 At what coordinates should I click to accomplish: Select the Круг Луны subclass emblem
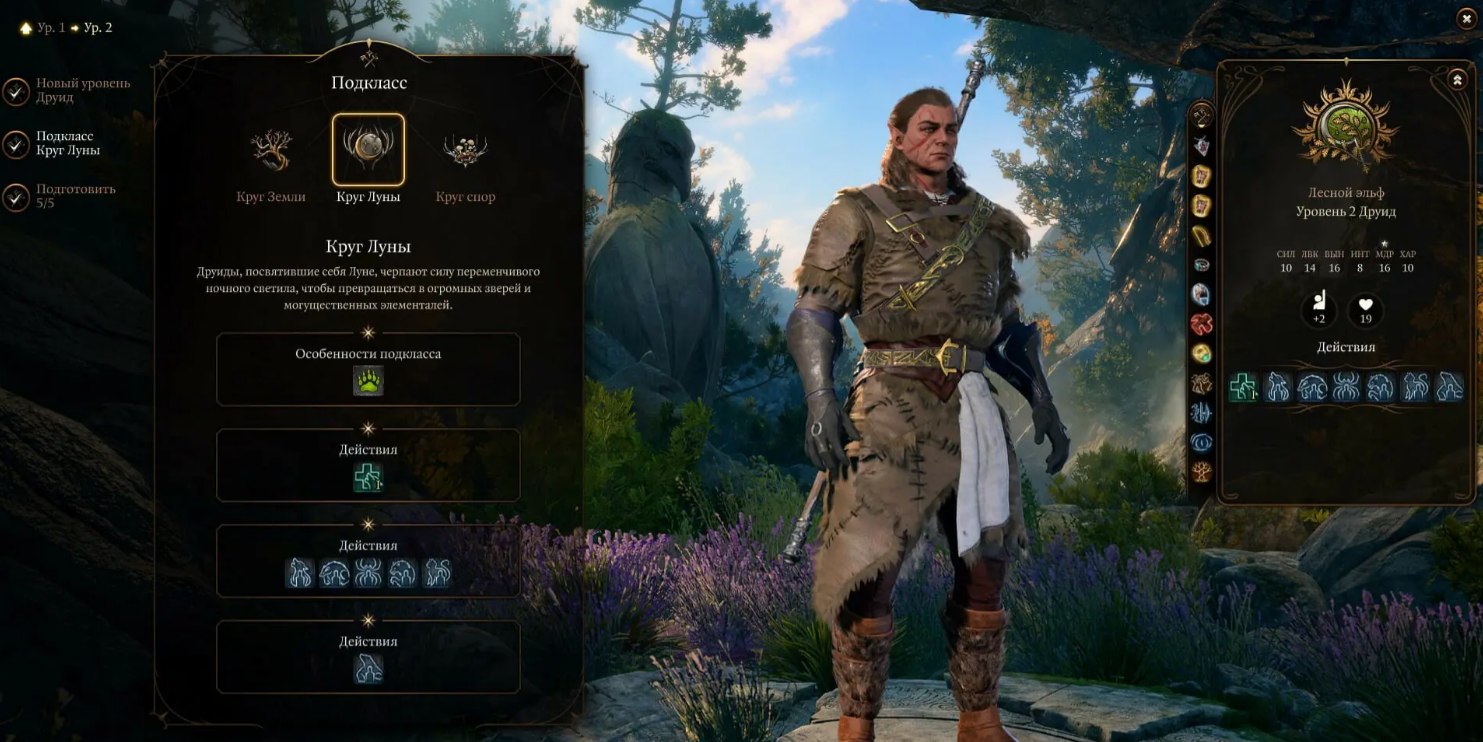pyautogui.click(x=368, y=150)
